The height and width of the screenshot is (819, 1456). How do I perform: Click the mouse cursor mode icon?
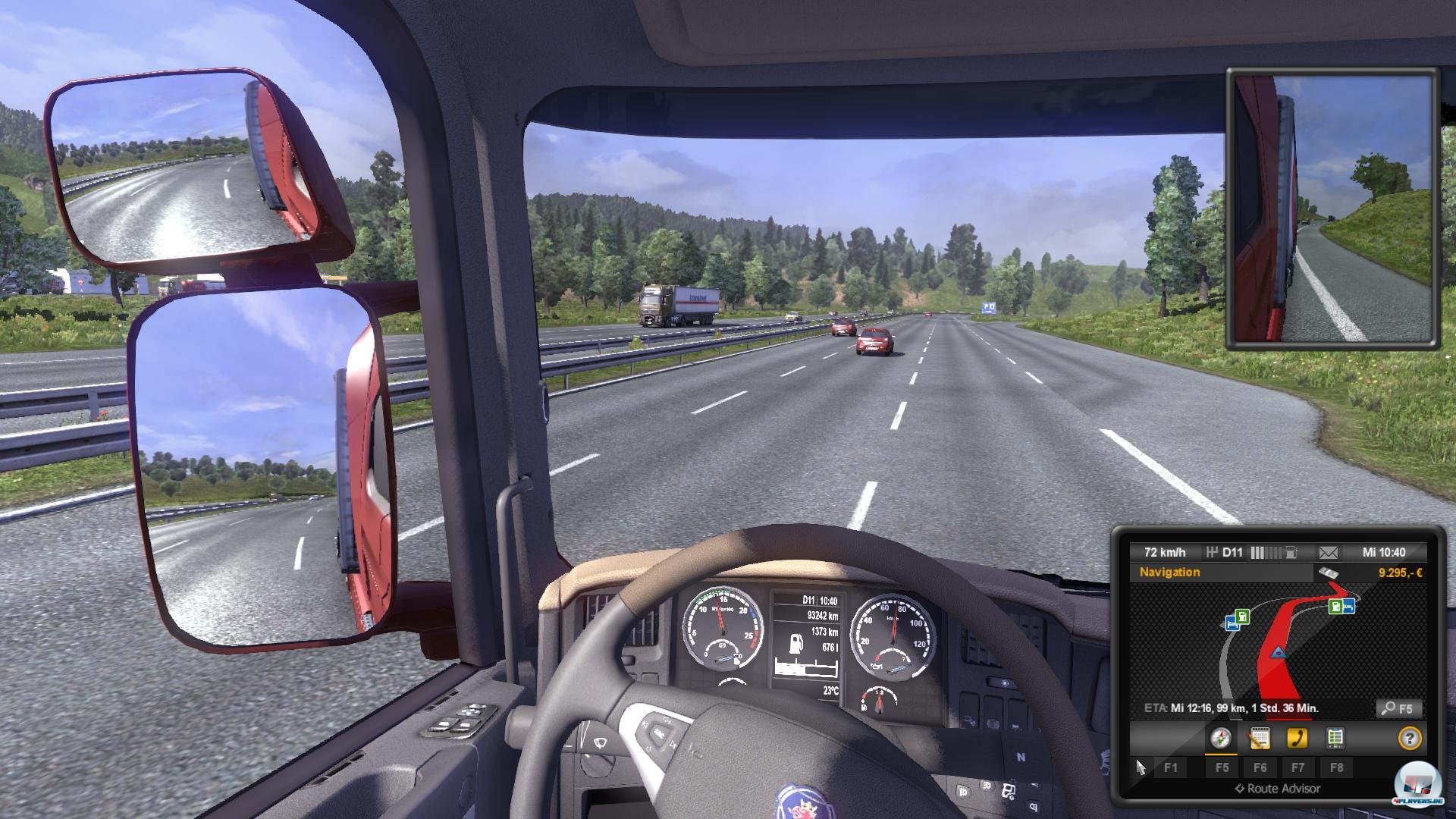coord(1141,767)
